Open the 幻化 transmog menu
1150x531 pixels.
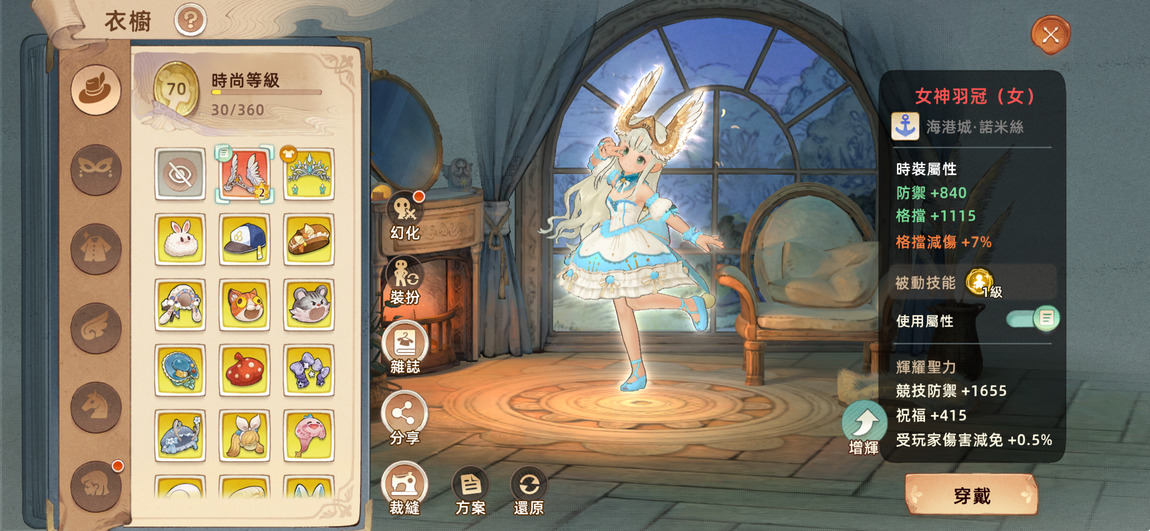pyautogui.click(x=405, y=210)
